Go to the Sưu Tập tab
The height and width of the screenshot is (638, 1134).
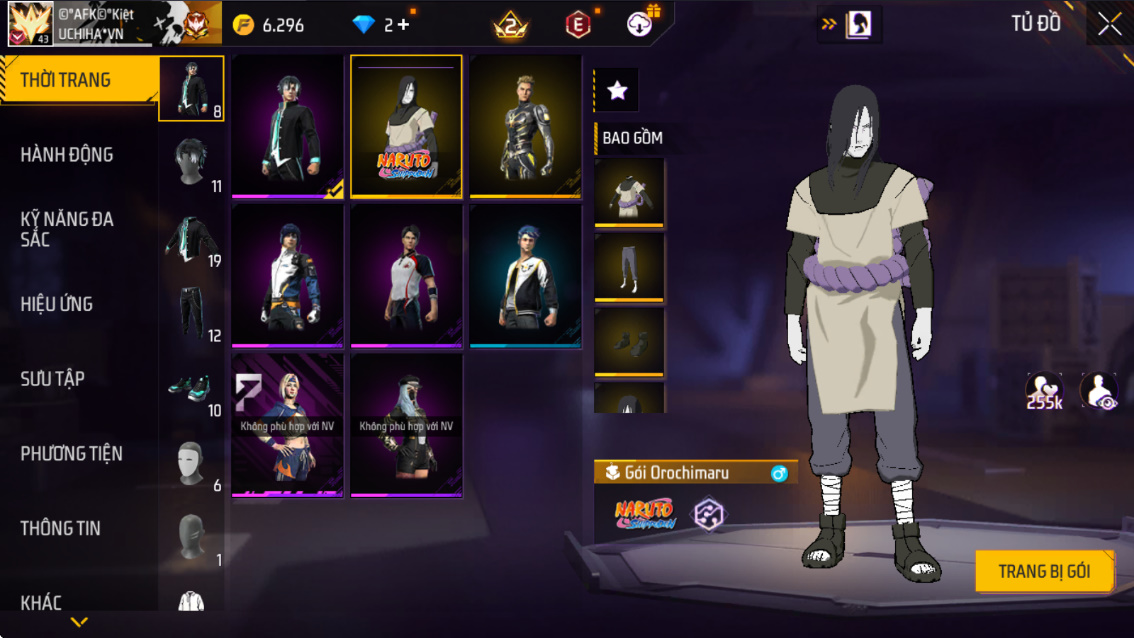(x=53, y=379)
